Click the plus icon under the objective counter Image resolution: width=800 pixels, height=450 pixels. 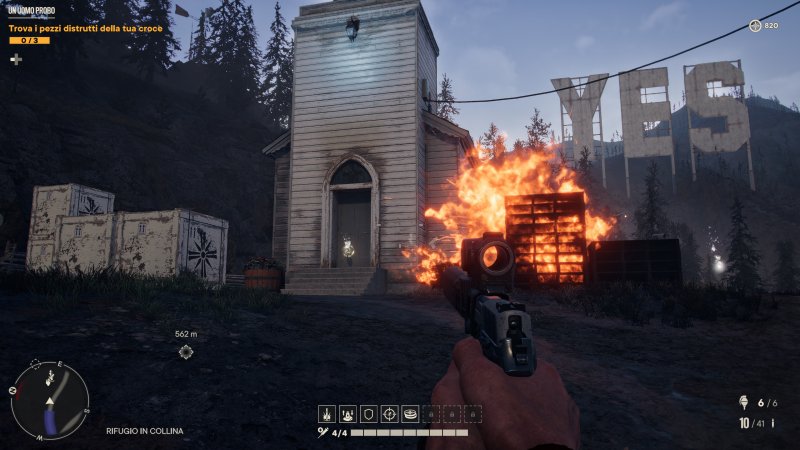(16, 59)
